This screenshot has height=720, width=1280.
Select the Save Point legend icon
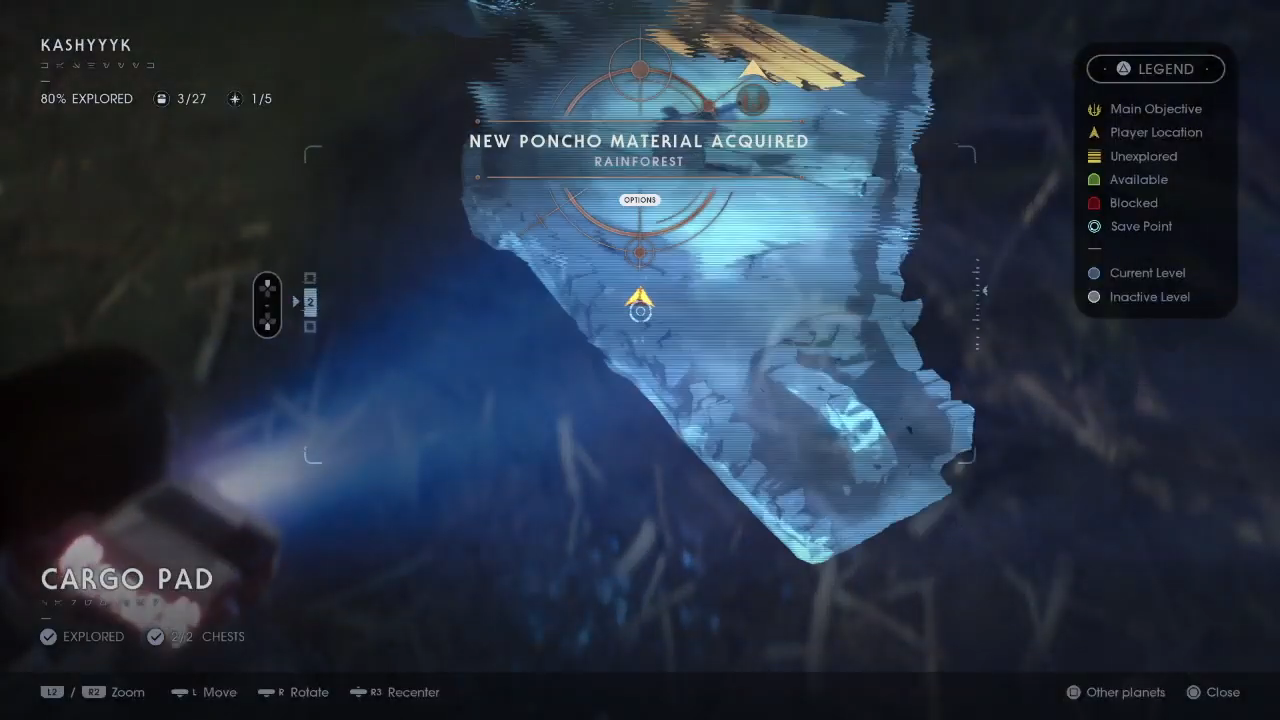(x=1094, y=226)
